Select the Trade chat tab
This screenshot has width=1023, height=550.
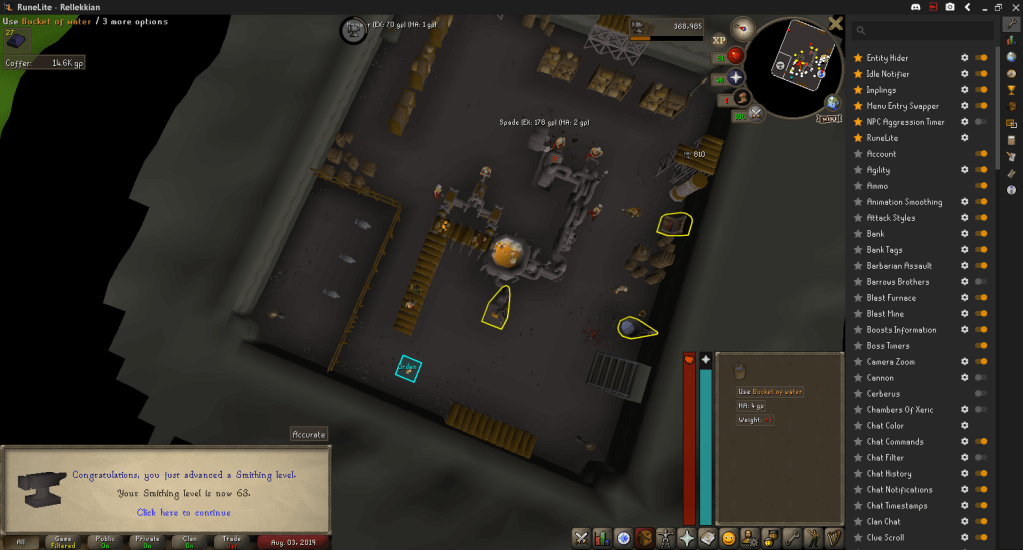[x=231, y=542]
